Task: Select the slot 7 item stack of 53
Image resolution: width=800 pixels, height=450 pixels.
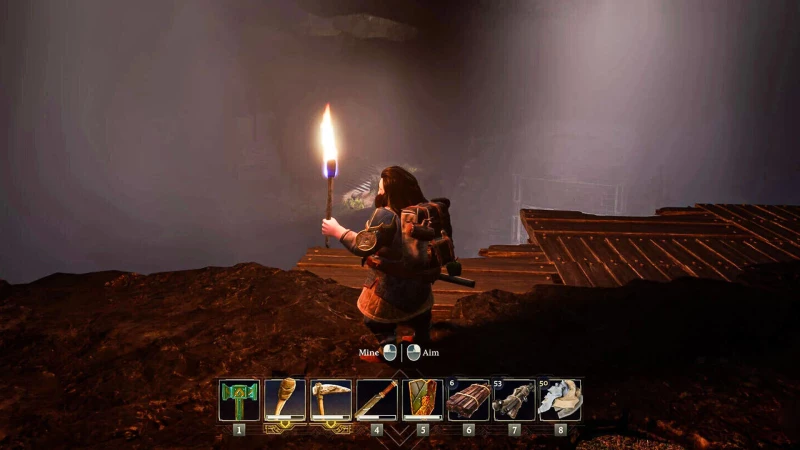Action: click(x=514, y=400)
